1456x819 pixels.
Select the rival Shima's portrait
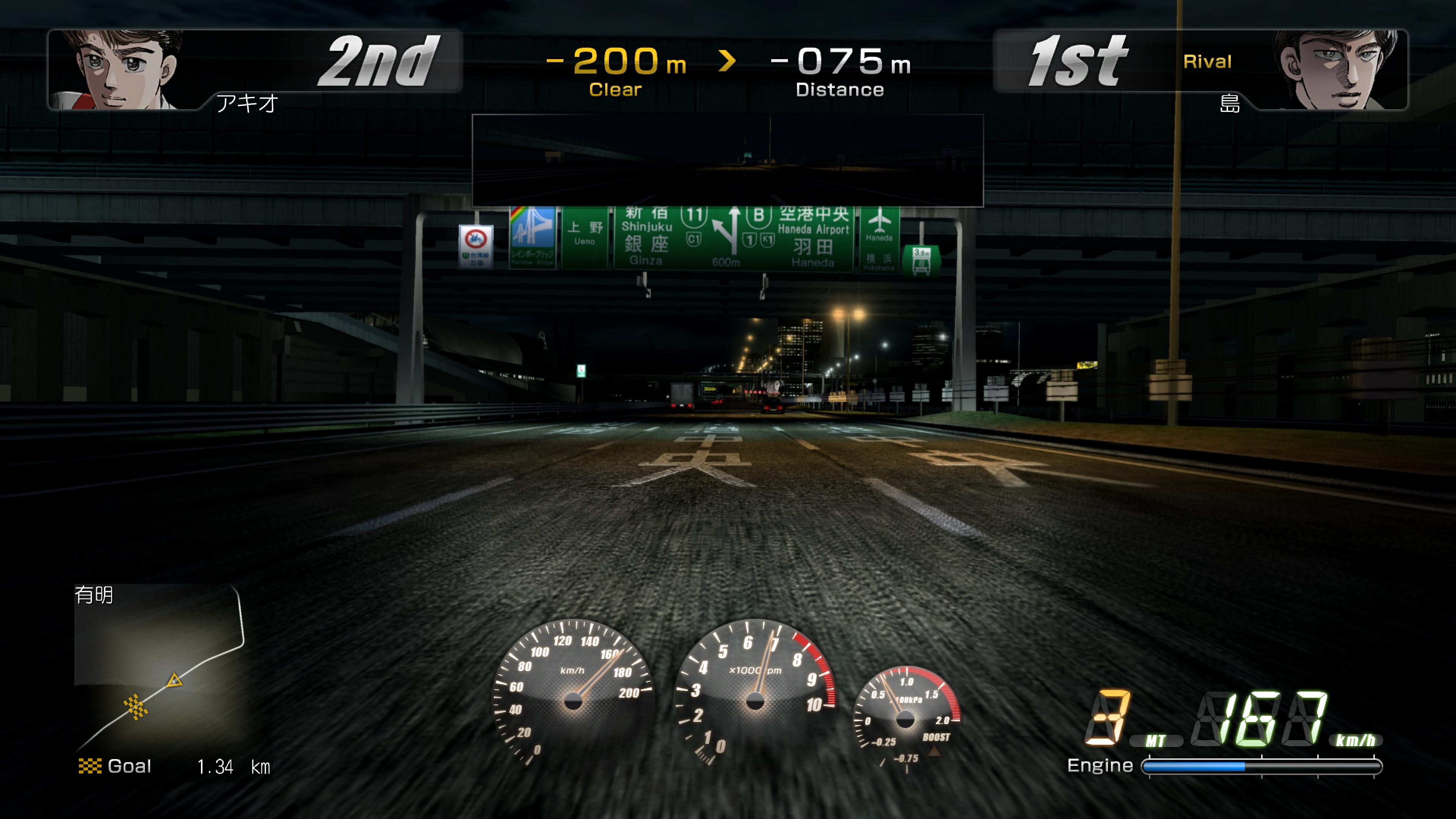coord(1351,68)
